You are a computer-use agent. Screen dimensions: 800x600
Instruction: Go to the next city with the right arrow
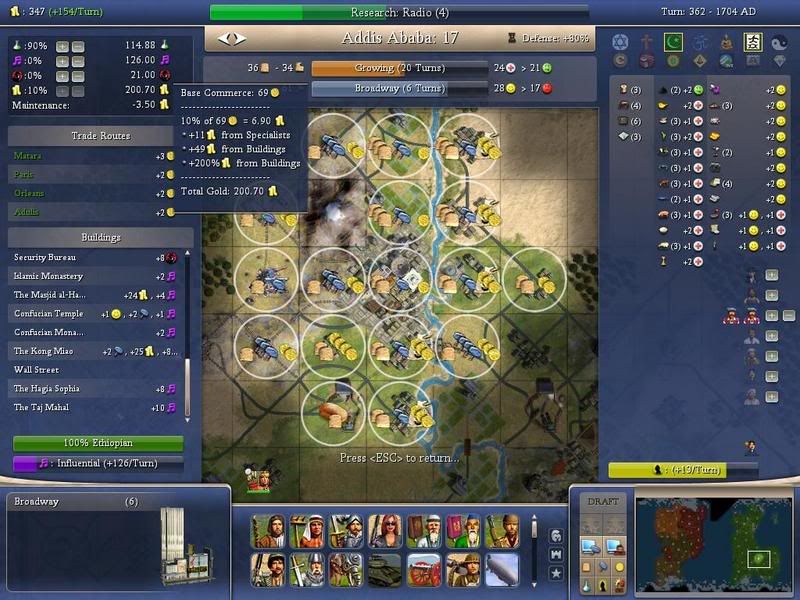(x=238, y=39)
